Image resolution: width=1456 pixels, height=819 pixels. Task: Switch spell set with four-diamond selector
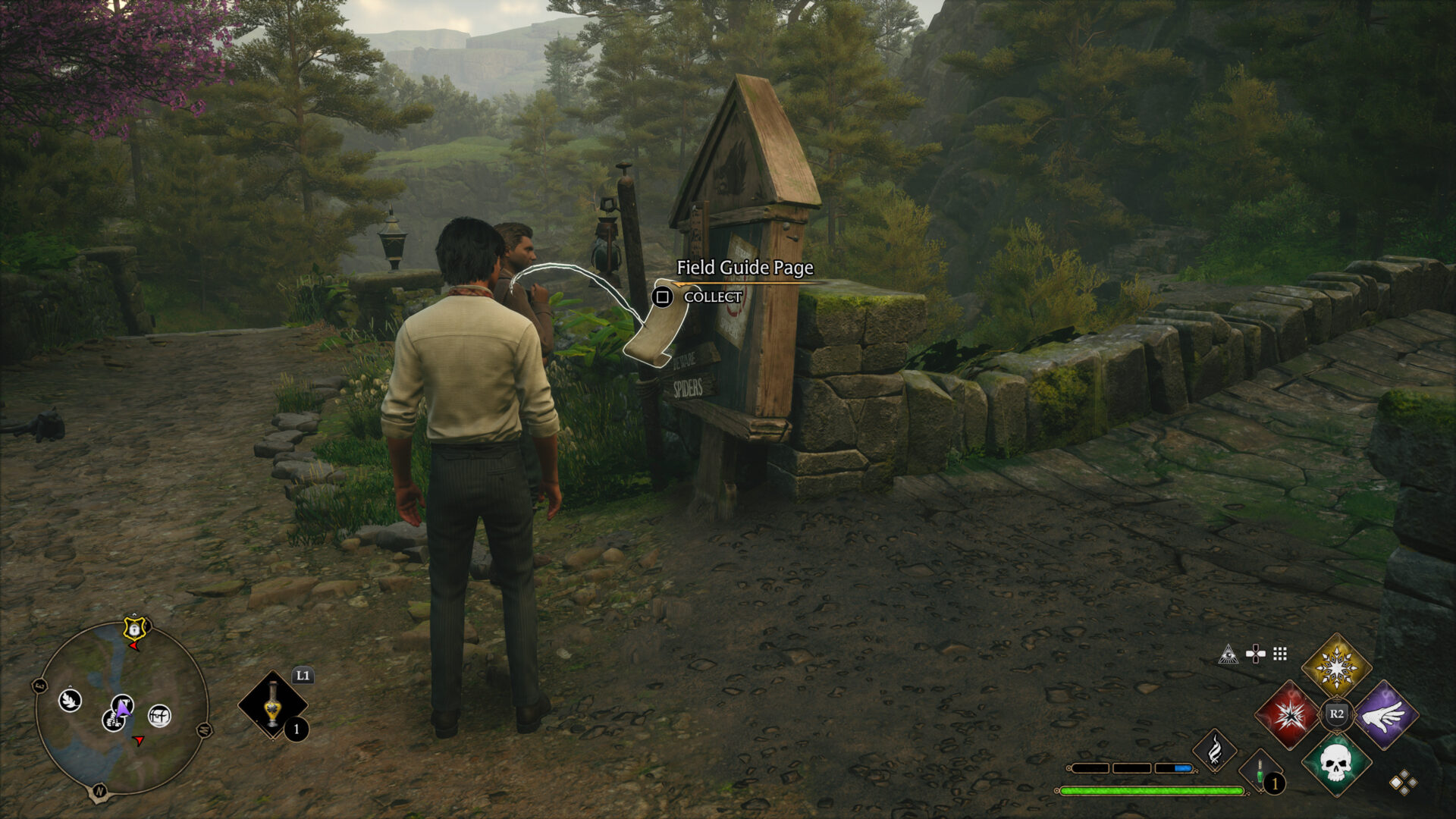tap(1402, 783)
